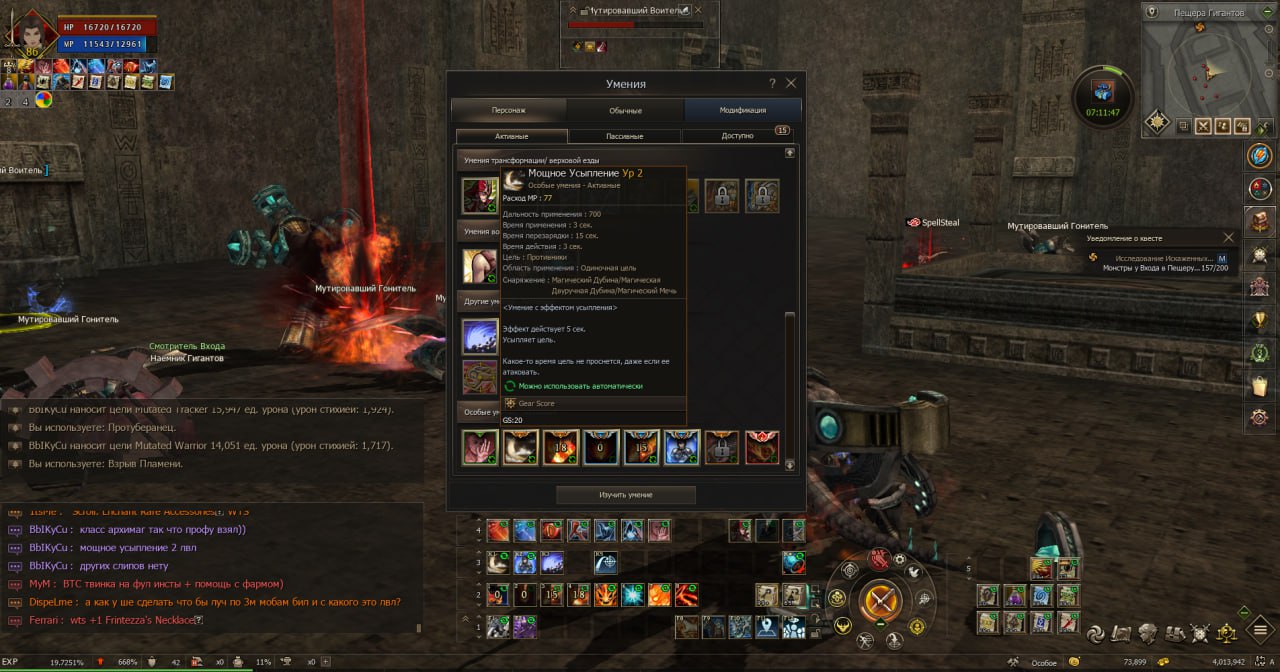Switch to the Персонаж tab
Viewport: 1280px width, 672px height.
click(509, 110)
